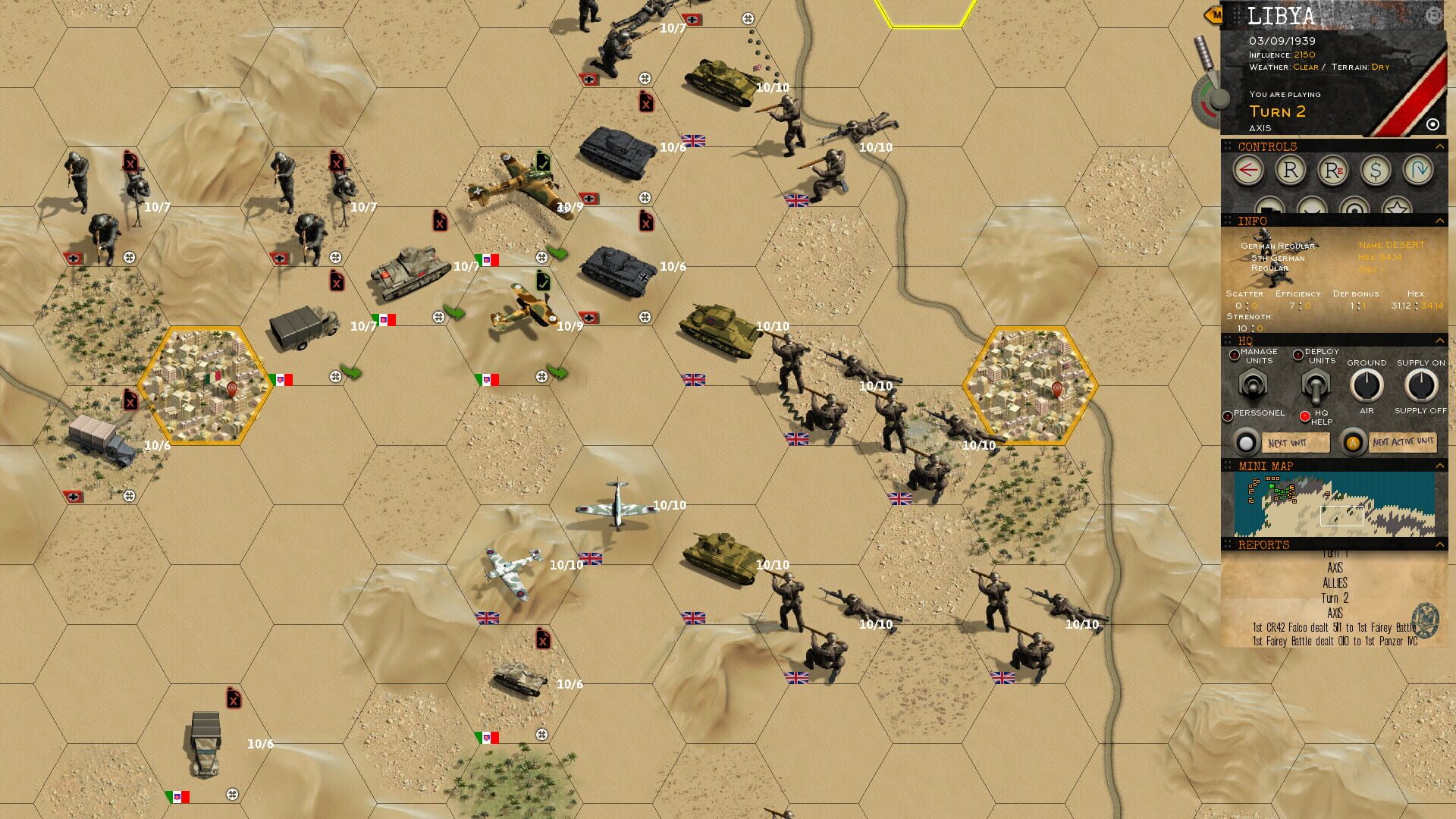1456x819 pixels.
Task: Click the red HQ Help indicator light
Action: click(1305, 416)
